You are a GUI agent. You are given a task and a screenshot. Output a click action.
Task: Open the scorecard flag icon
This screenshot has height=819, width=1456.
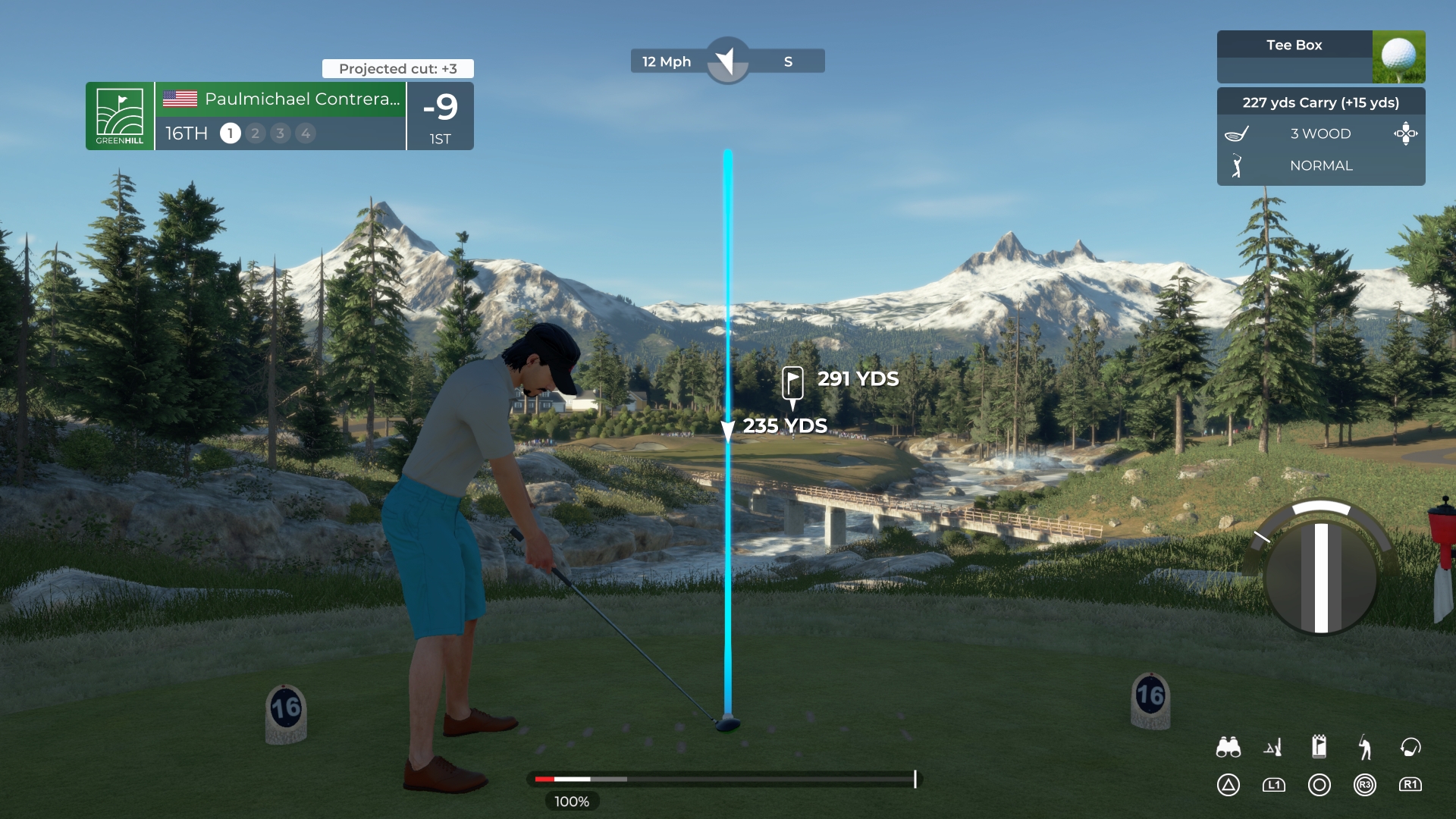(1319, 747)
